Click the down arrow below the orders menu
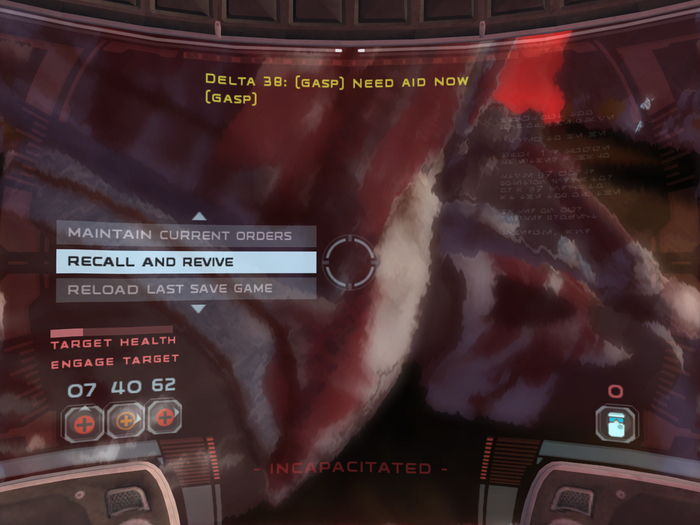This screenshot has height=525, width=700. pos(199,309)
